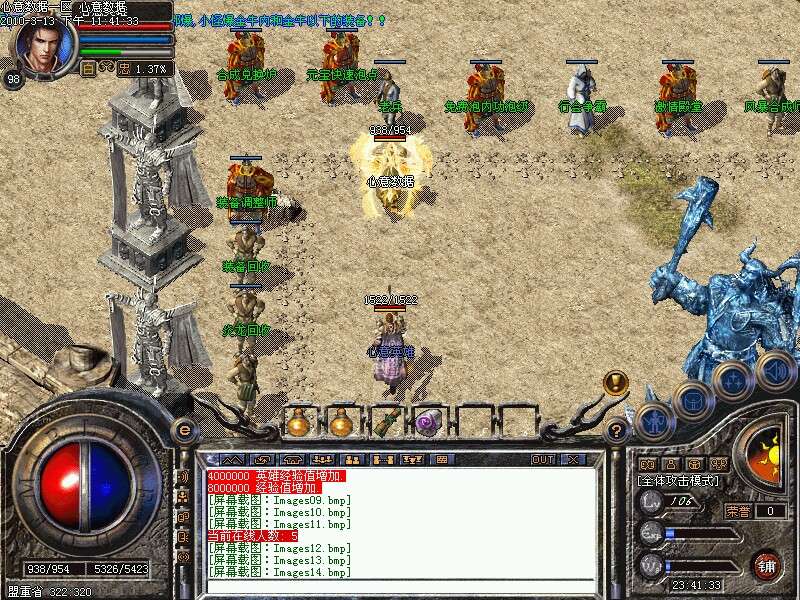Click the OUT button on chat bar
This screenshot has width=800, height=600.
(x=543, y=459)
